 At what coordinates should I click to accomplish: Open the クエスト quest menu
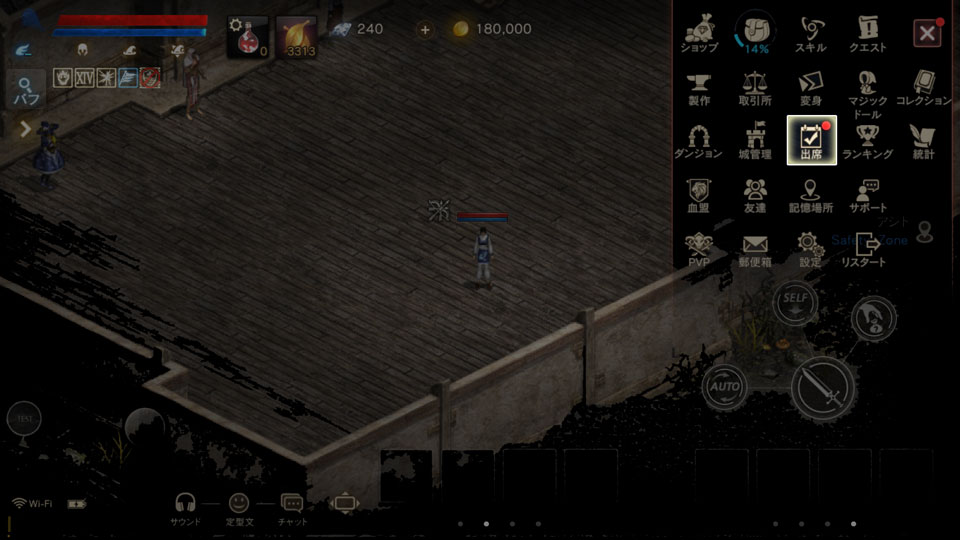coord(867,33)
